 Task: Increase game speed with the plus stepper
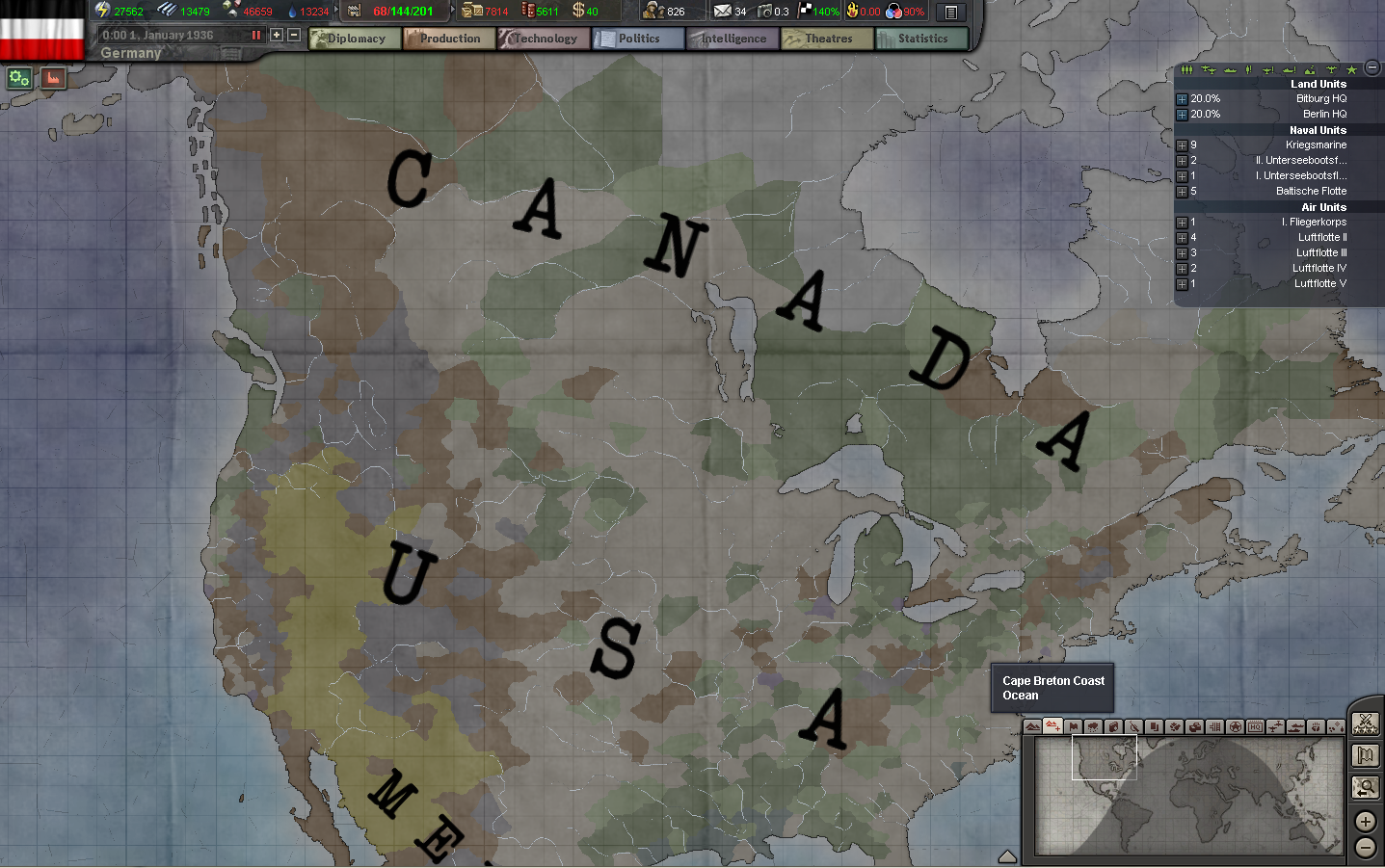(x=276, y=34)
